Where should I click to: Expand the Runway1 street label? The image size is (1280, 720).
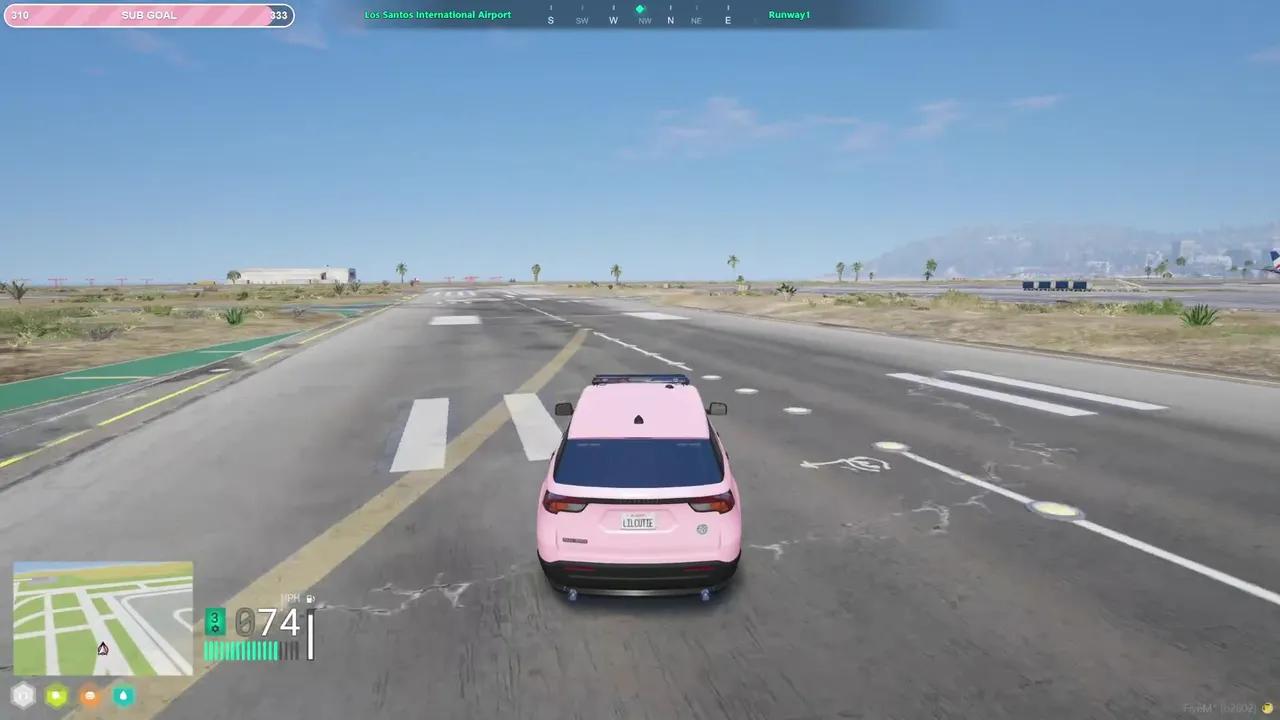pos(789,15)
